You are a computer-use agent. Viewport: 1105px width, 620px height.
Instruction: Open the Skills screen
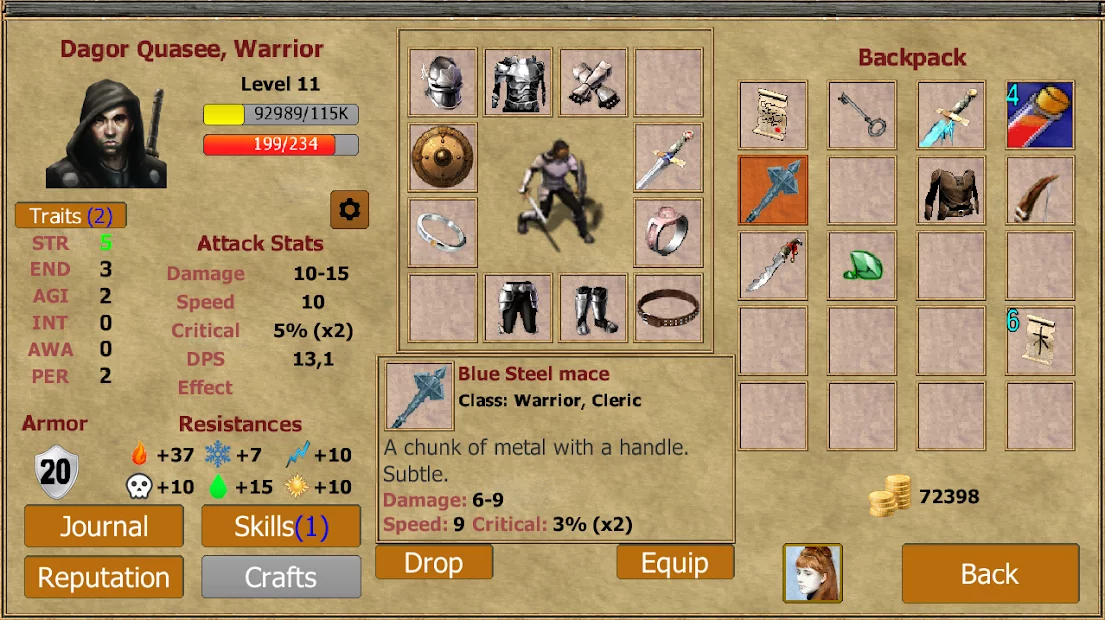point(281,527)
